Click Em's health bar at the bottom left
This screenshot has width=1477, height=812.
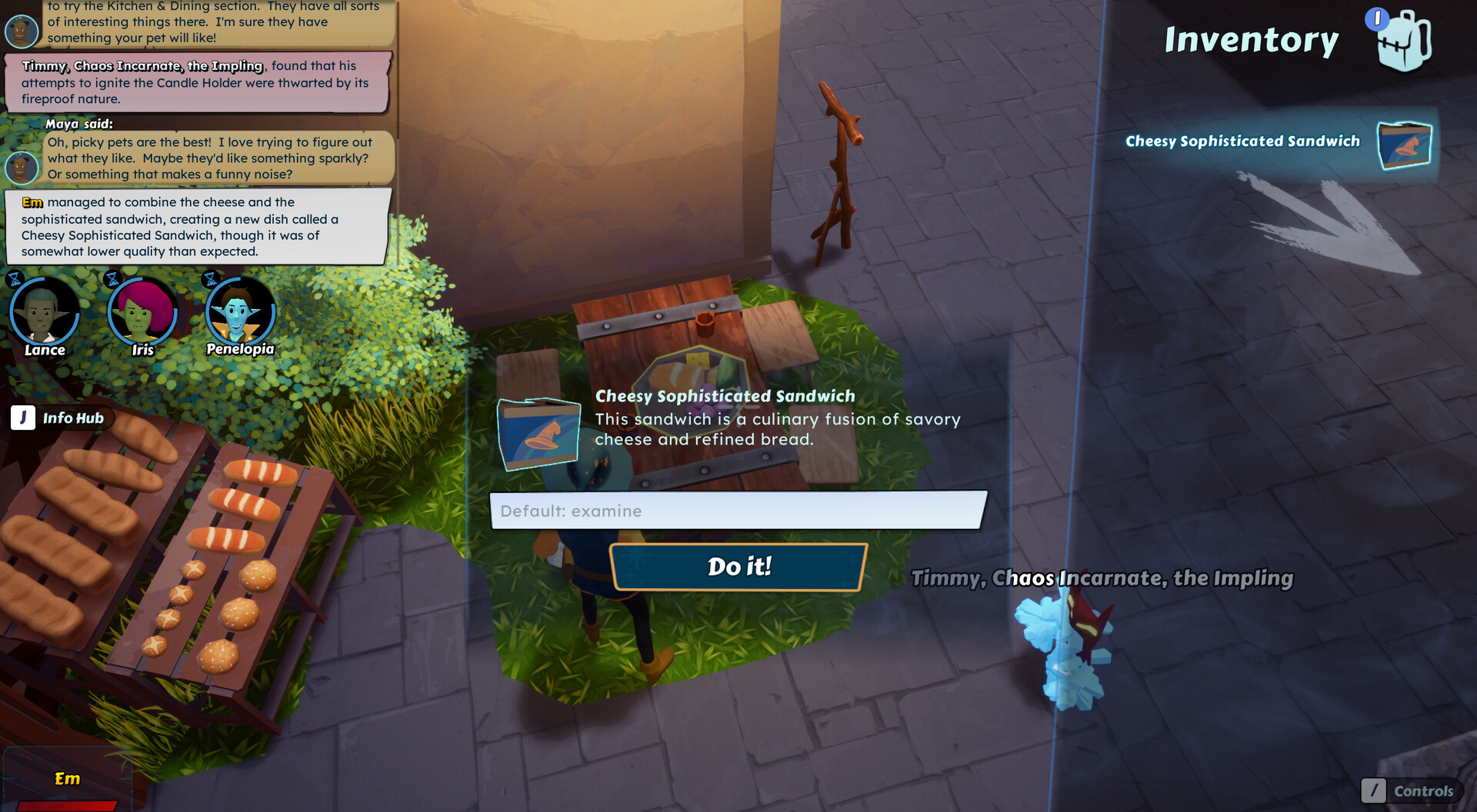pos(69,804)
